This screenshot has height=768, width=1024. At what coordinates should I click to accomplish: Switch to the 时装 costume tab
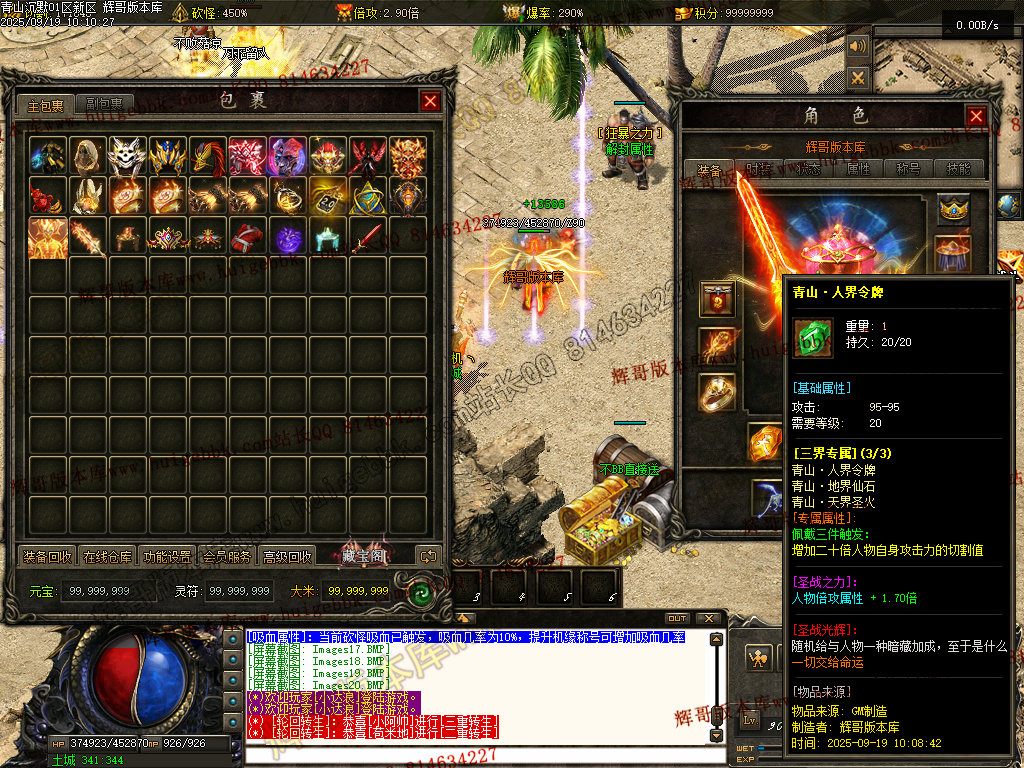[x=759, y=170]
